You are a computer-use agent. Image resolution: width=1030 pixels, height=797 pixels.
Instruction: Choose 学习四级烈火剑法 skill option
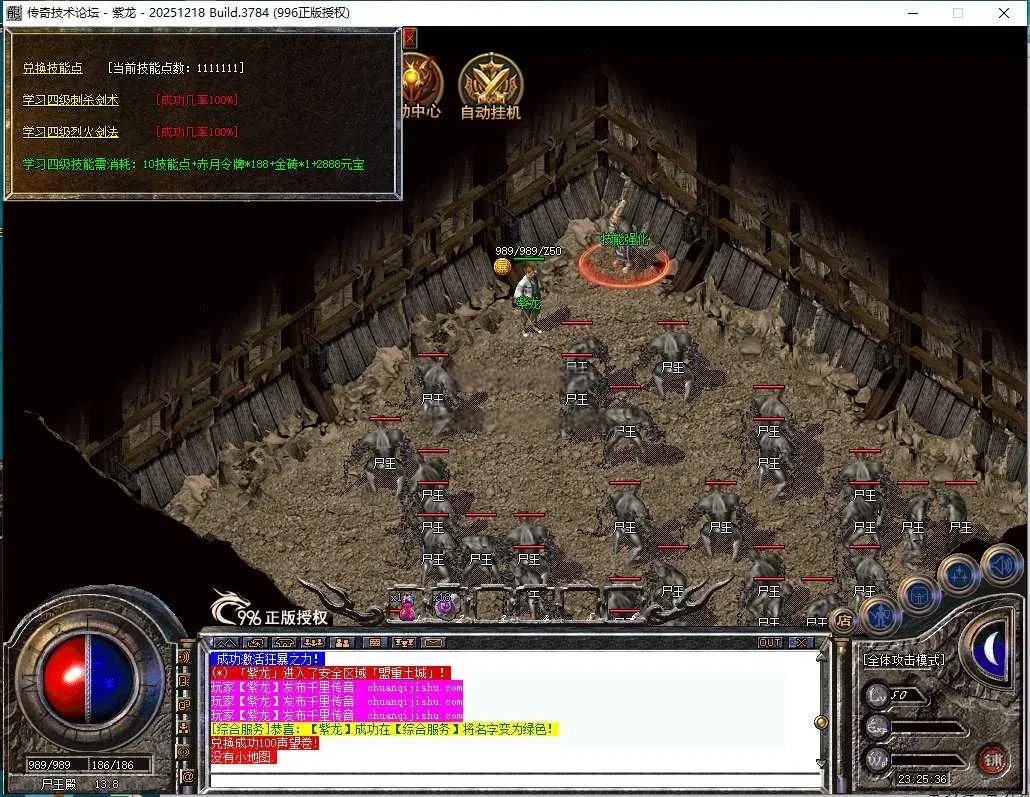pos(71,132)
